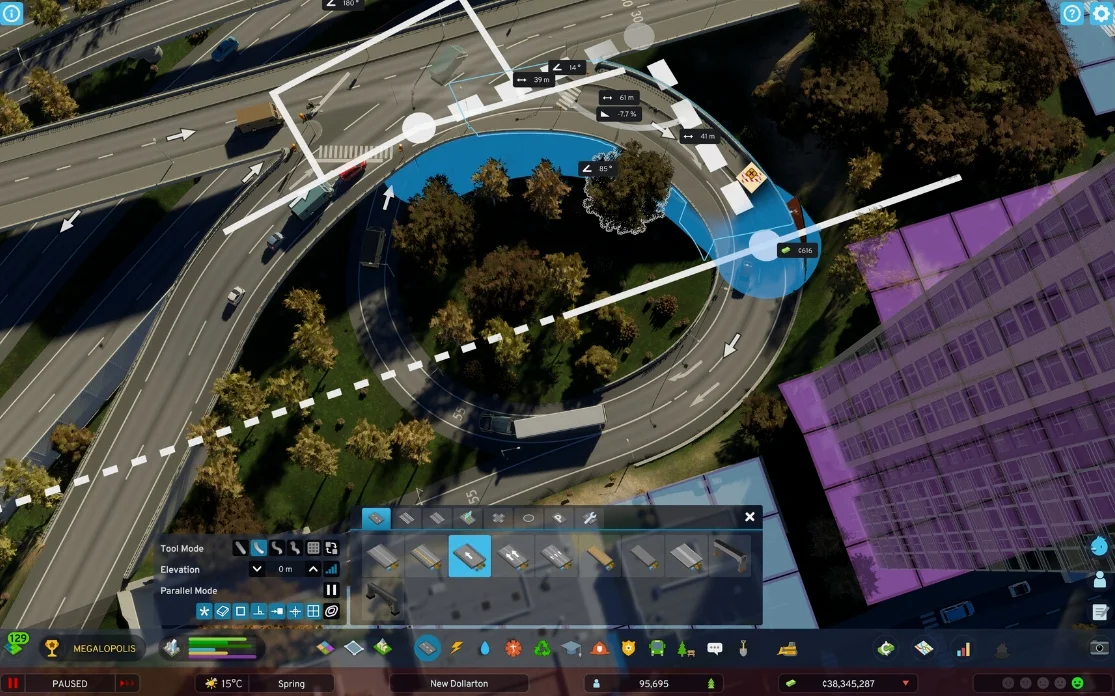
Task: Close the road building panel
Action: (x=750, y=517)
